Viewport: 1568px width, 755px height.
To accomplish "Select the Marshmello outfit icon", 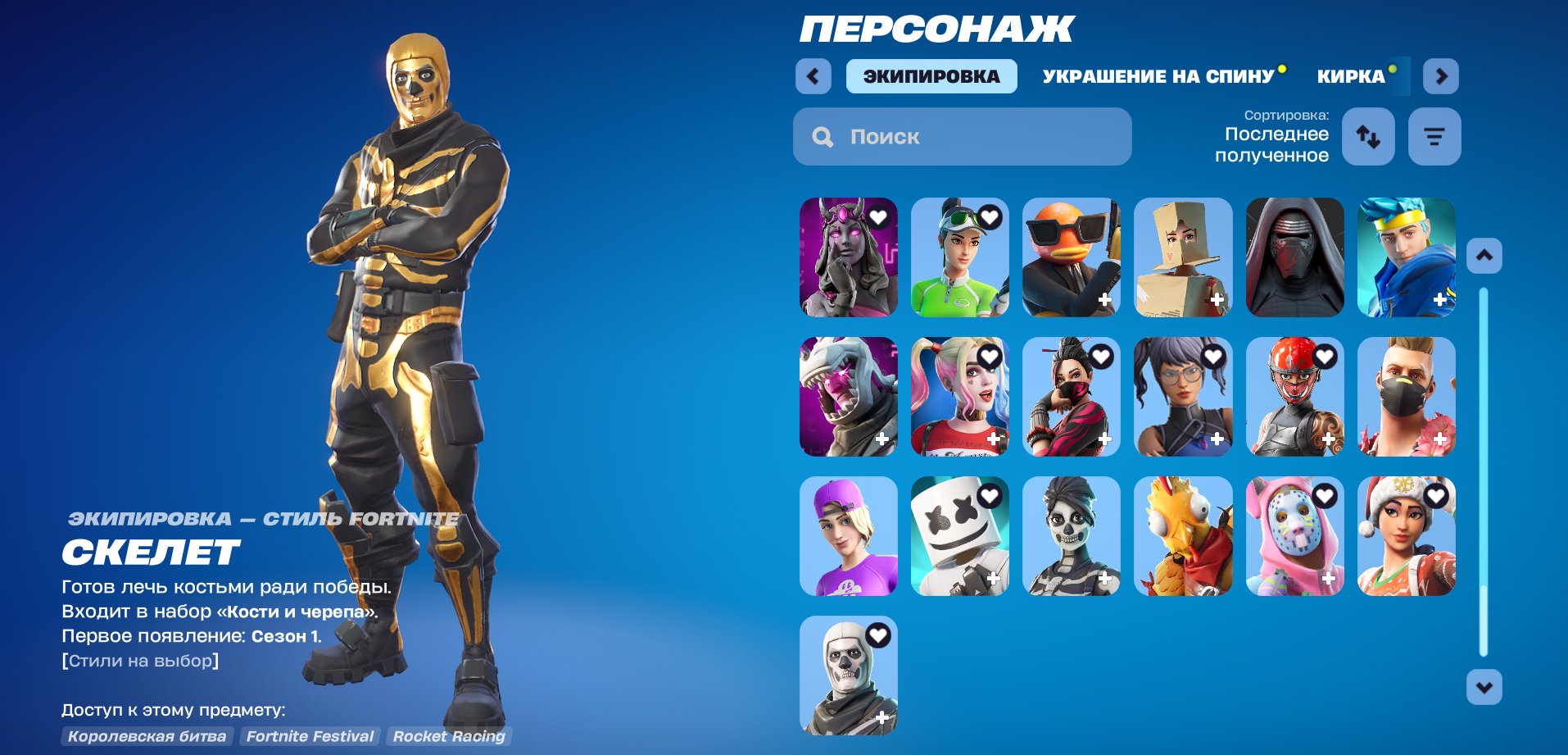I will tap(959, 537).
